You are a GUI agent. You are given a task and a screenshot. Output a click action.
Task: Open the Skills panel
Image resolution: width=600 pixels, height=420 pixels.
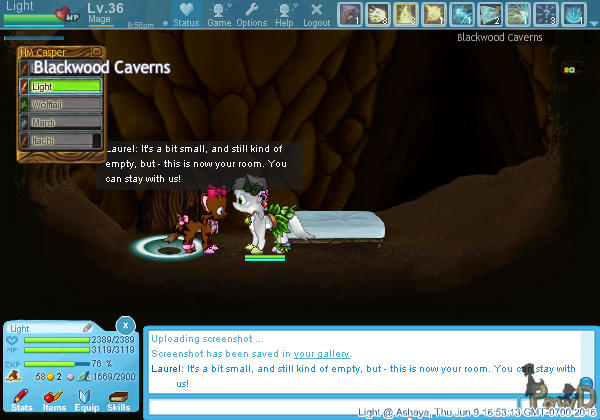pos(118,400)
